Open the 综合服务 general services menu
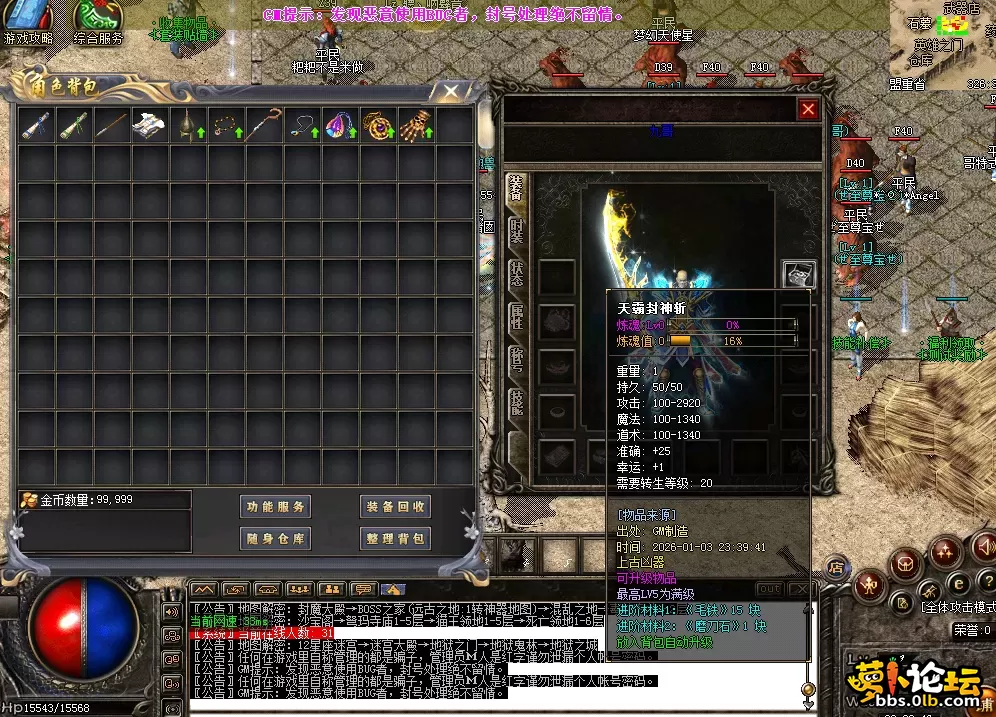This screenshot has height=717, width=996. pyautogui.click(x=98, y=24)
